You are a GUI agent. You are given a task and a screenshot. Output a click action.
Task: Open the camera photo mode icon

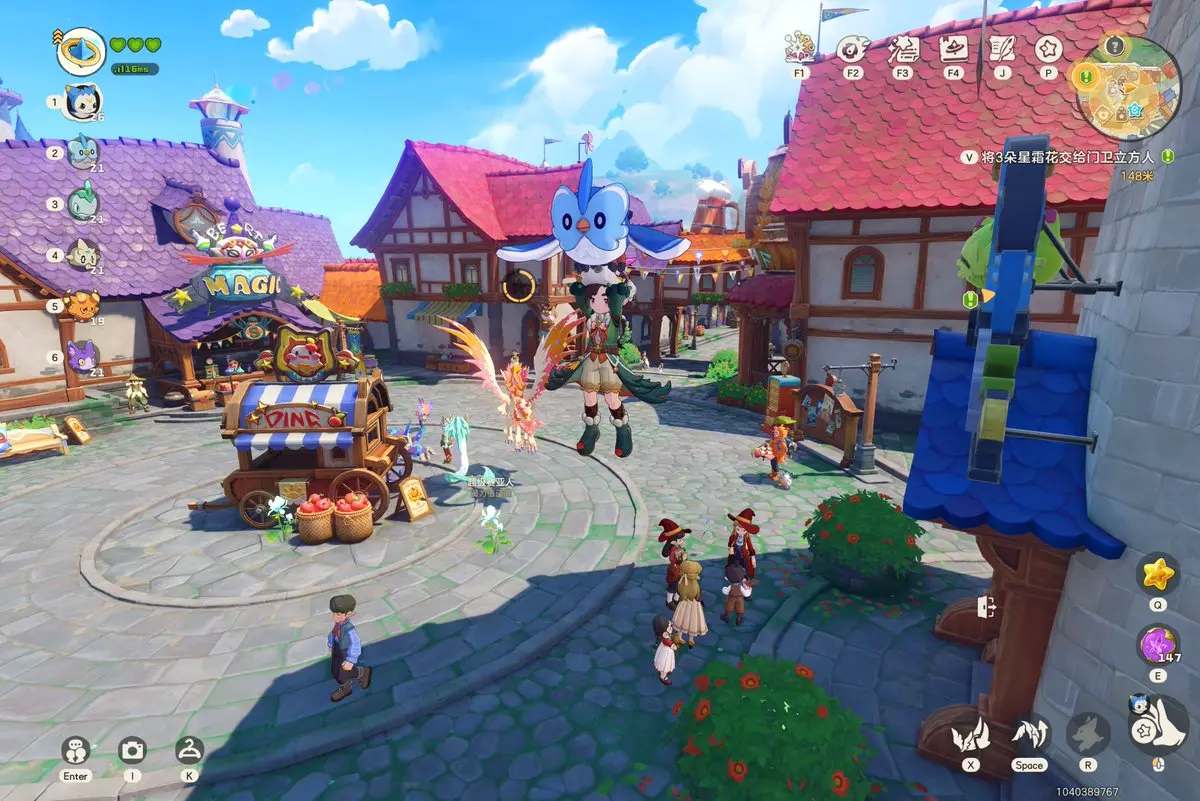133,750
